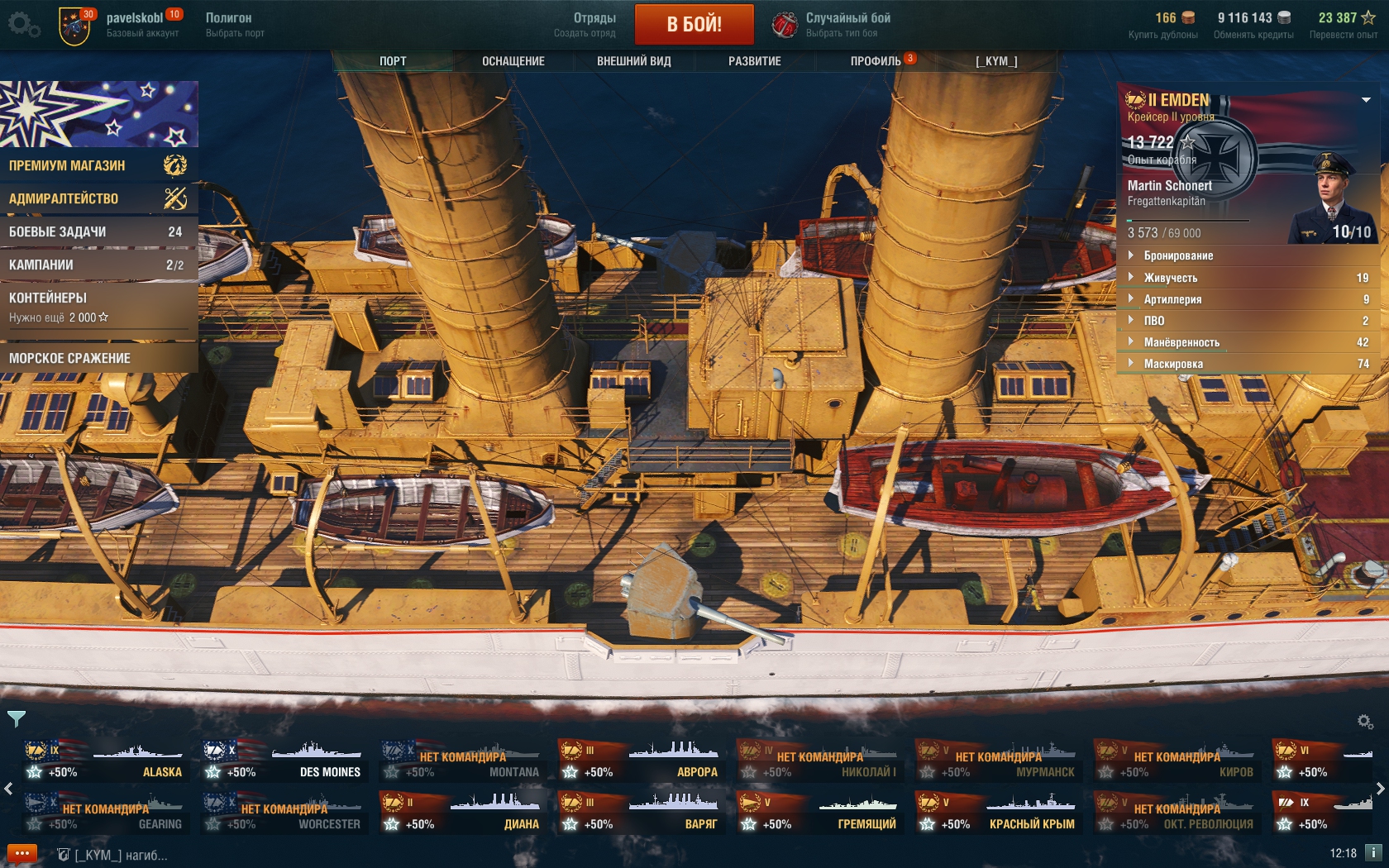Go to the РАЗВИТИЕ tab

pos(754,61)
